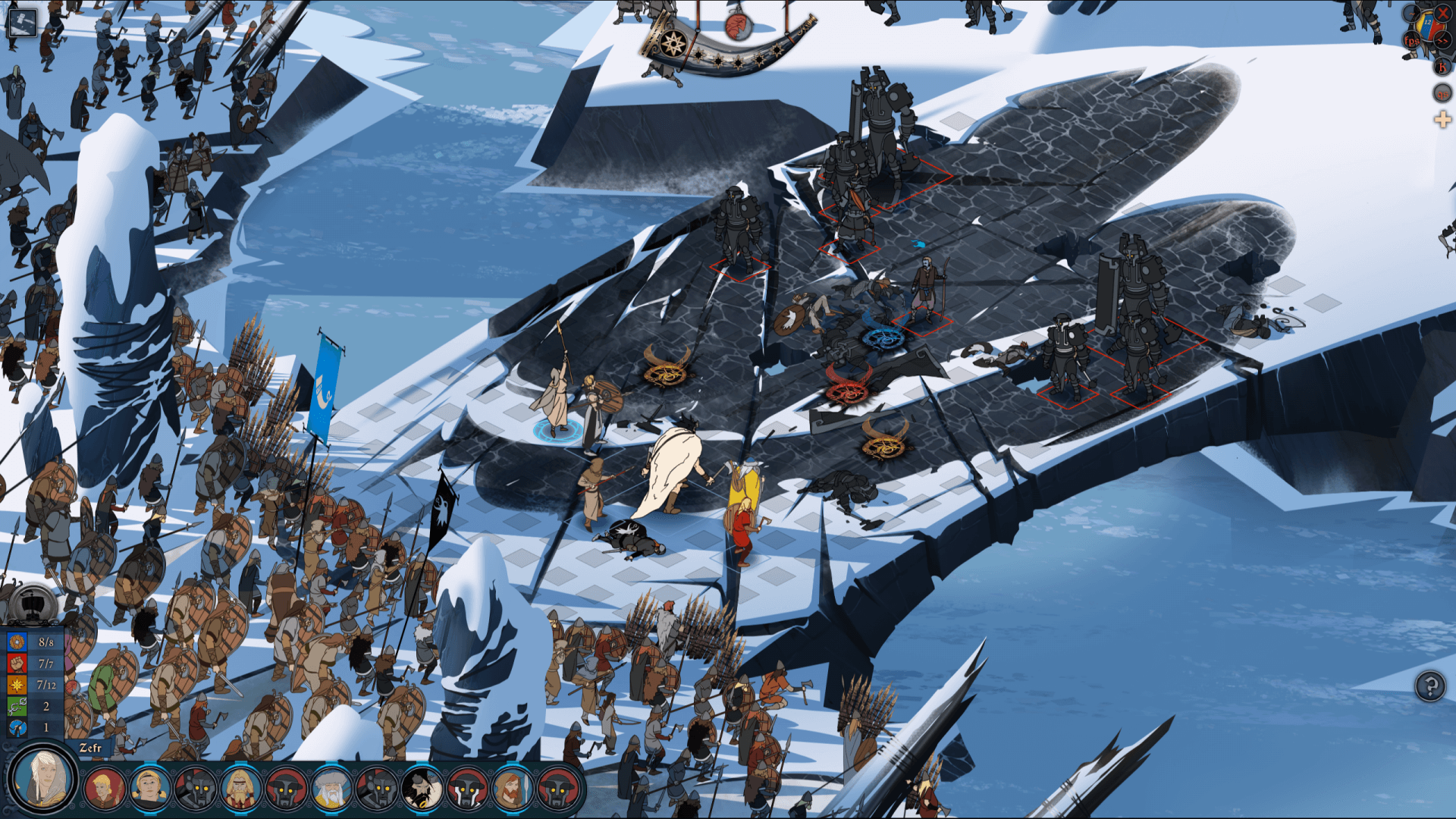The width and height of the screenshot is (1456, 819).
Task: Toggle the fps counter display
Action: point(1413,40)
